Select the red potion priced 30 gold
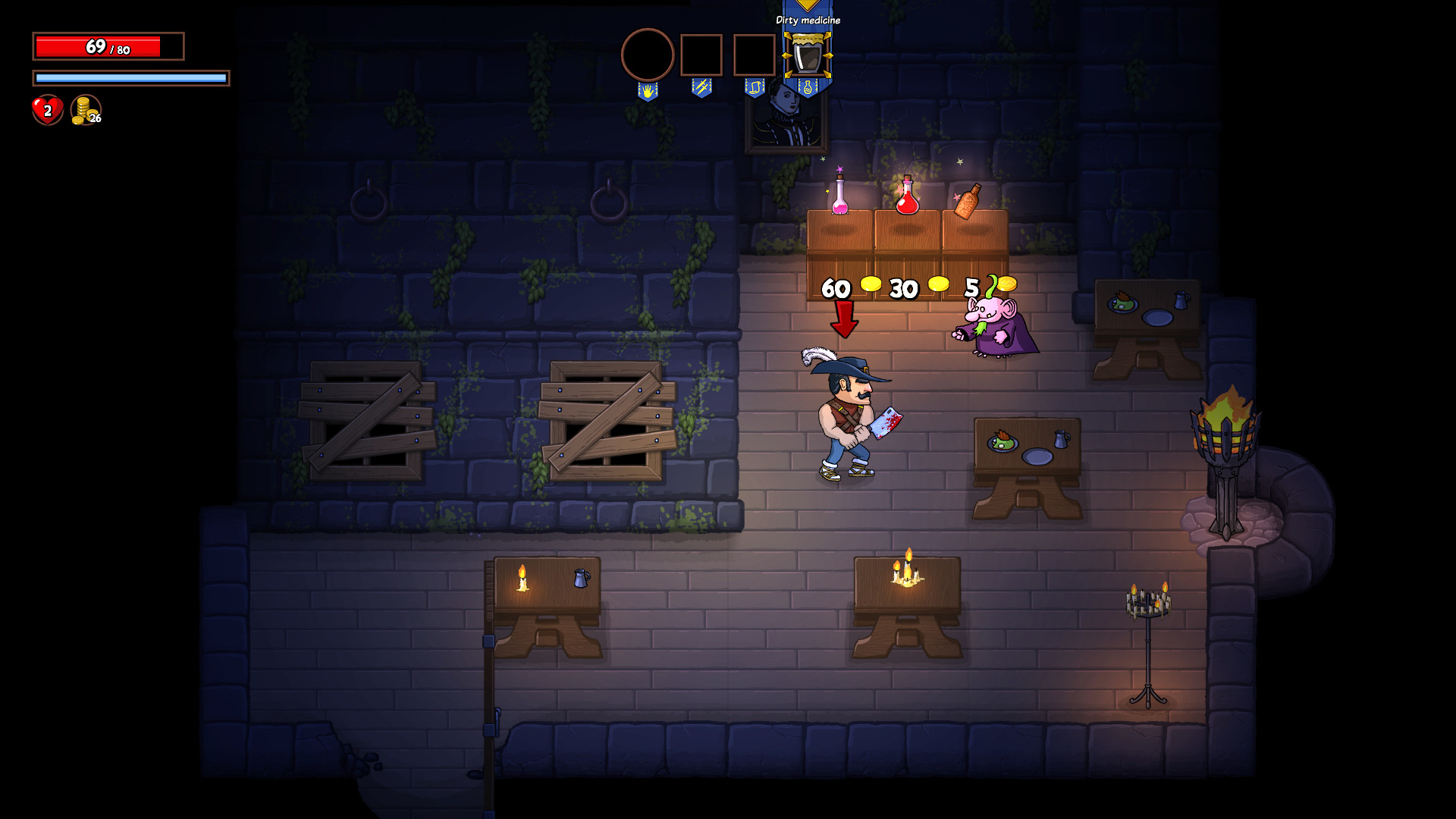The height and width of the screenshot is (819, 1456). [908, 199]
